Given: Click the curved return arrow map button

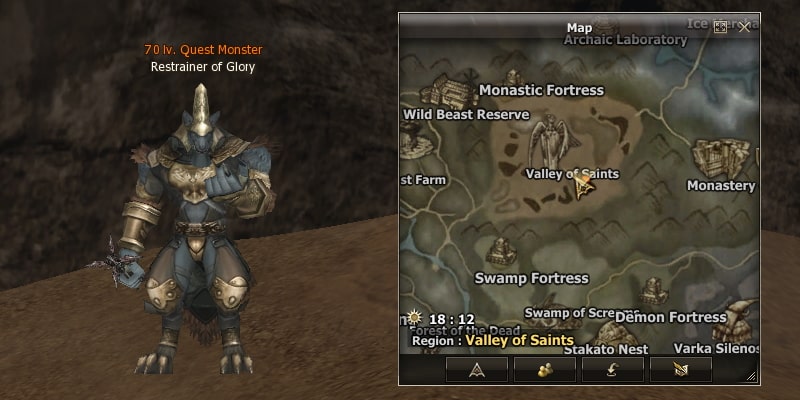Looking at the screenshot, I should (612, 368).
